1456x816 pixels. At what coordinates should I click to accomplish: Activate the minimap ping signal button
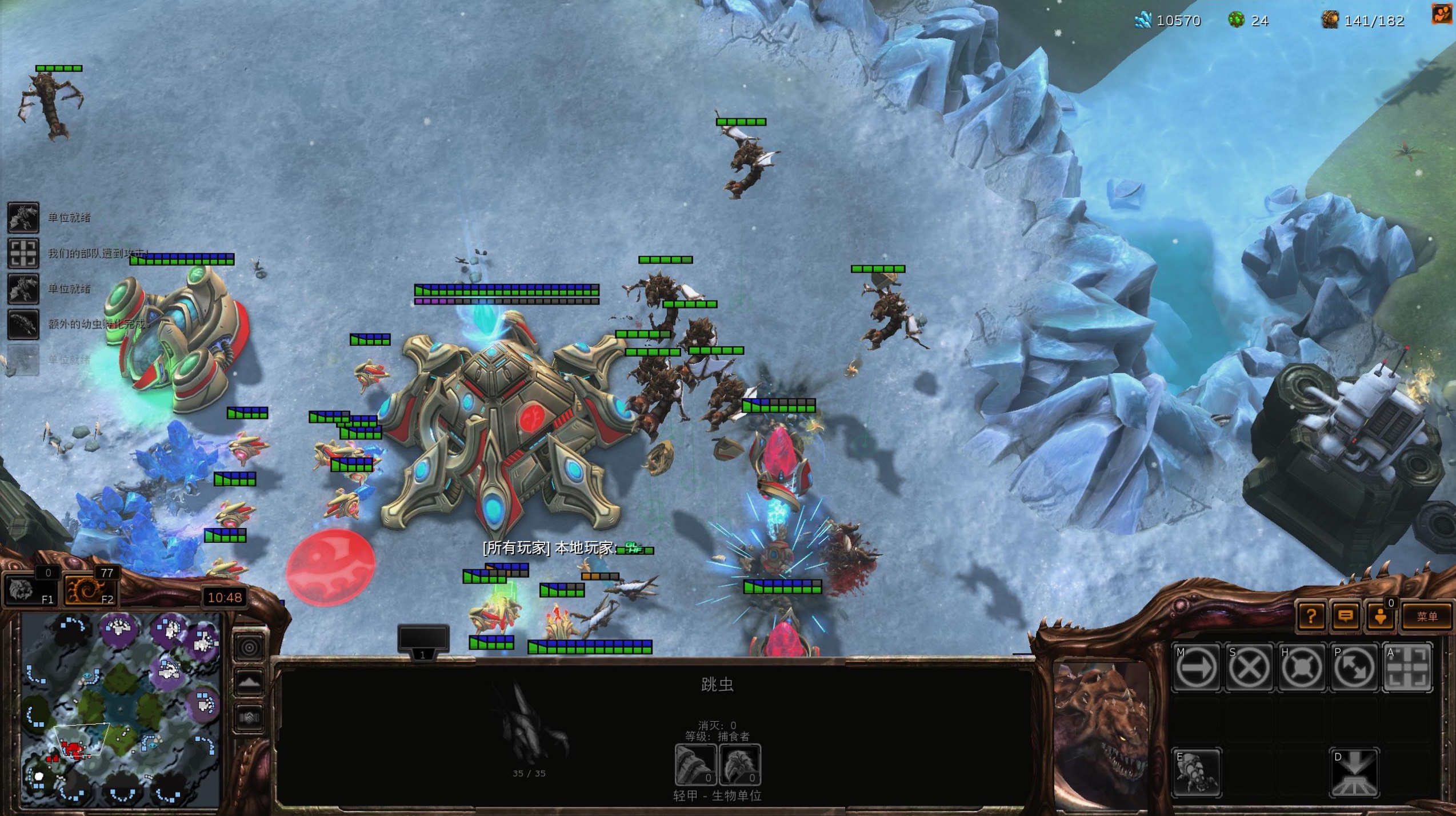[x=249, y=647]
